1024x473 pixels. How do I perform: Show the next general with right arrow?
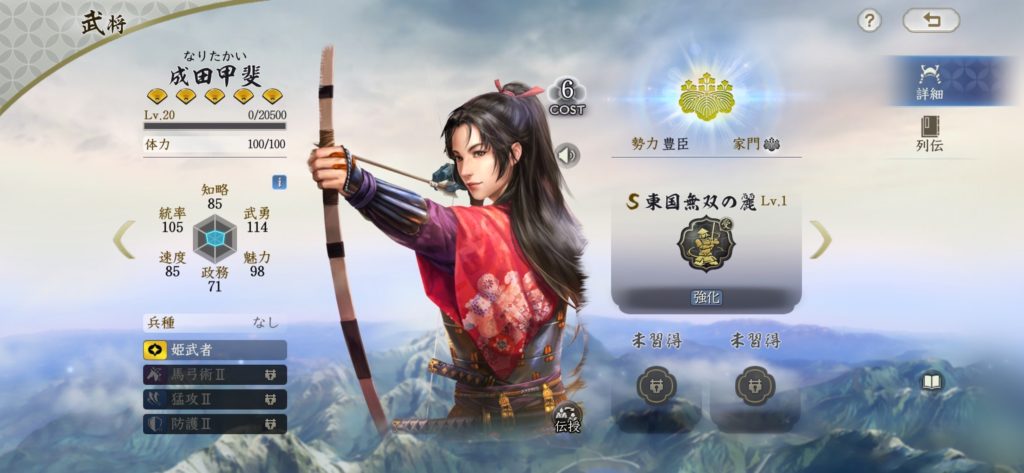(820, 239)
